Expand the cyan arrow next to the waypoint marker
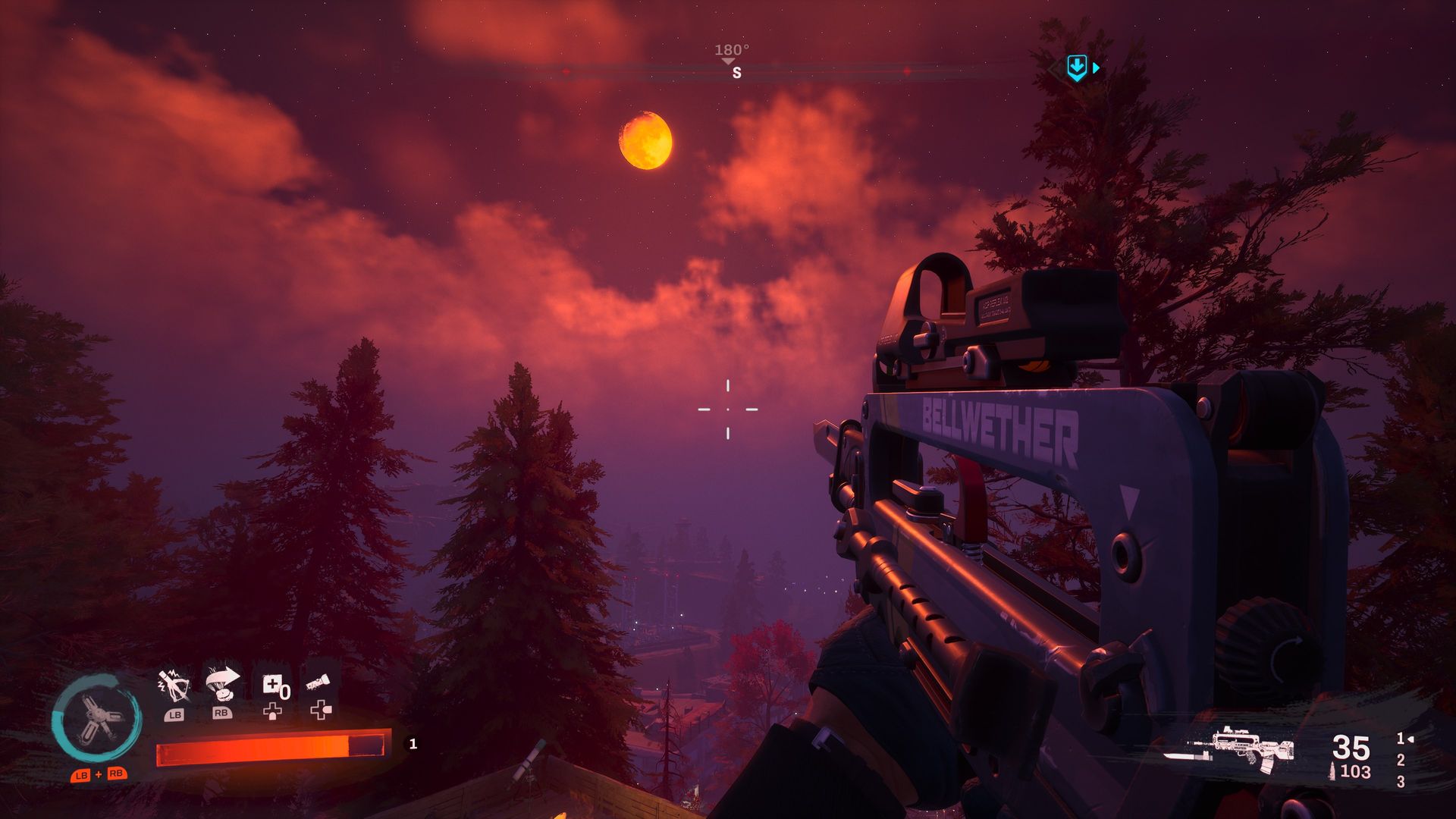 point(1095,68)
